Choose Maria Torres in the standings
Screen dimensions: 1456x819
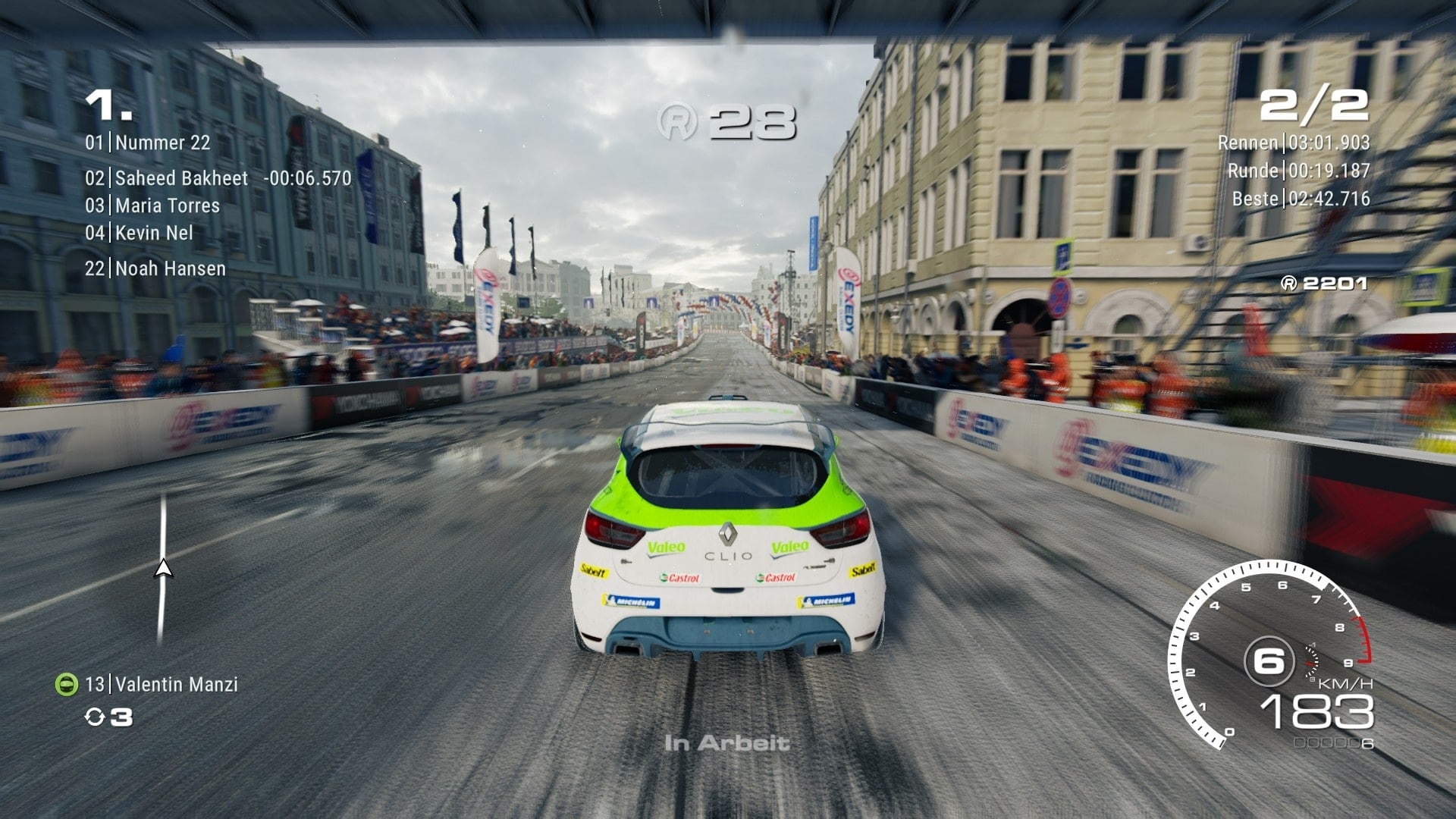(167, 206)
